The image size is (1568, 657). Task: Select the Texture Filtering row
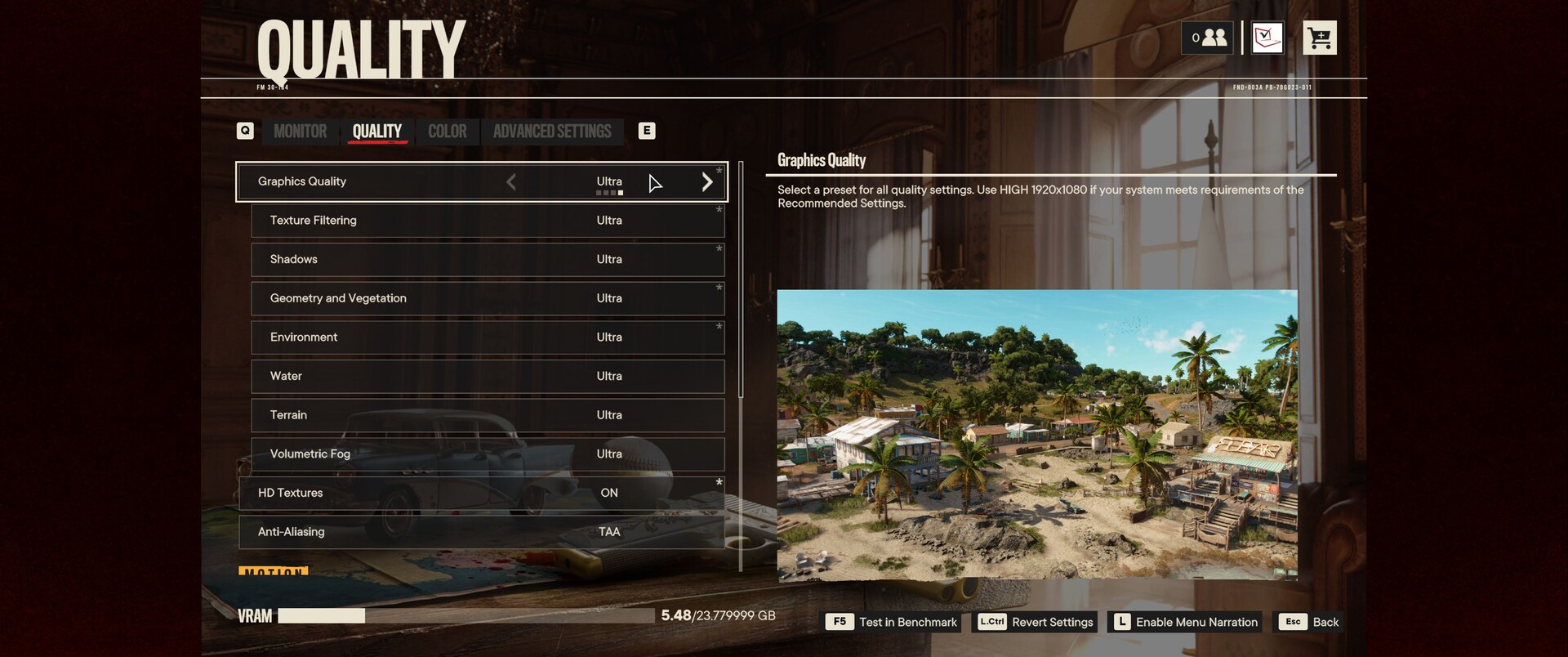point(487,221)
